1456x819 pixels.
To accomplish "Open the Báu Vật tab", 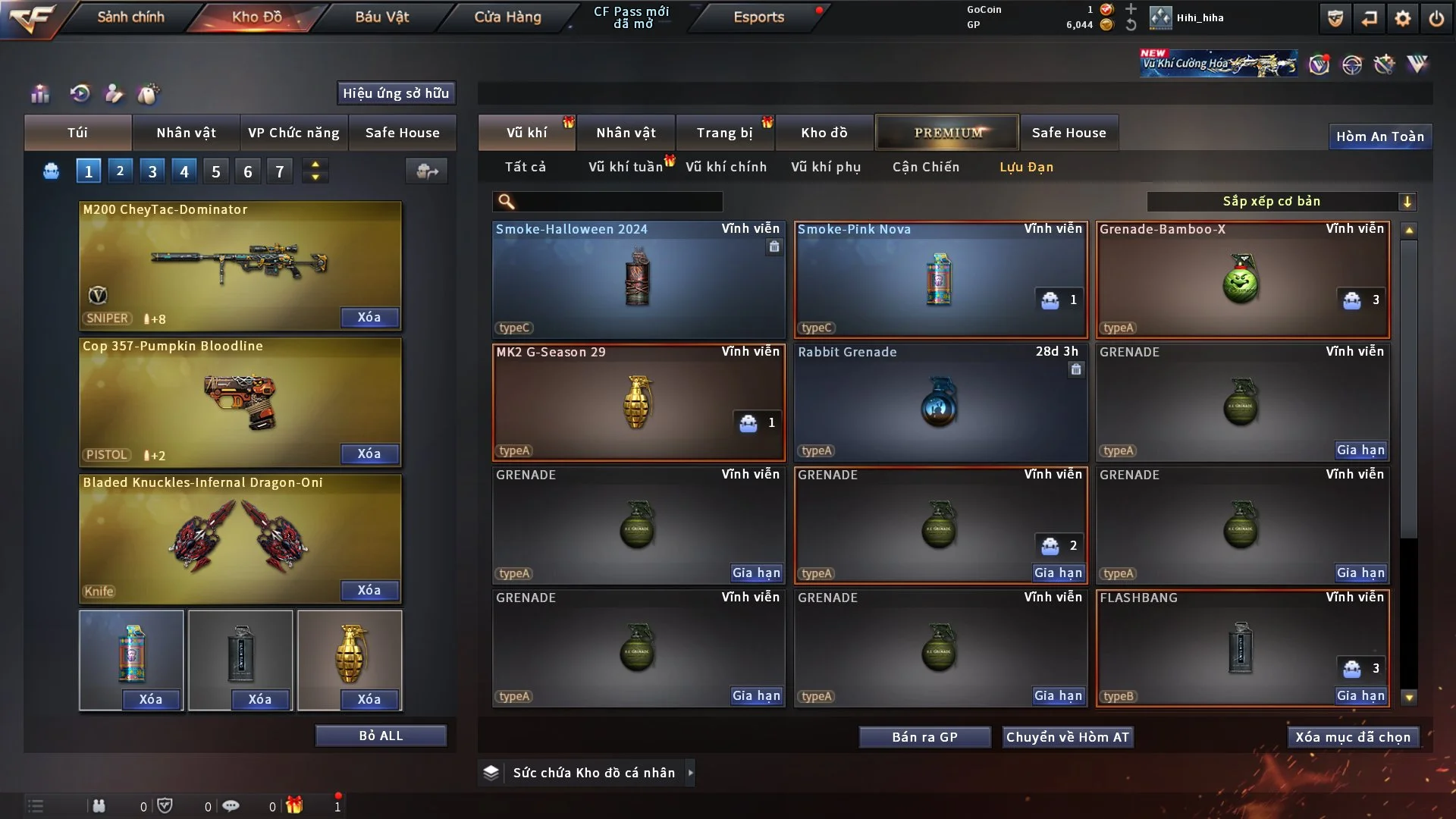I will pos(381,17).
